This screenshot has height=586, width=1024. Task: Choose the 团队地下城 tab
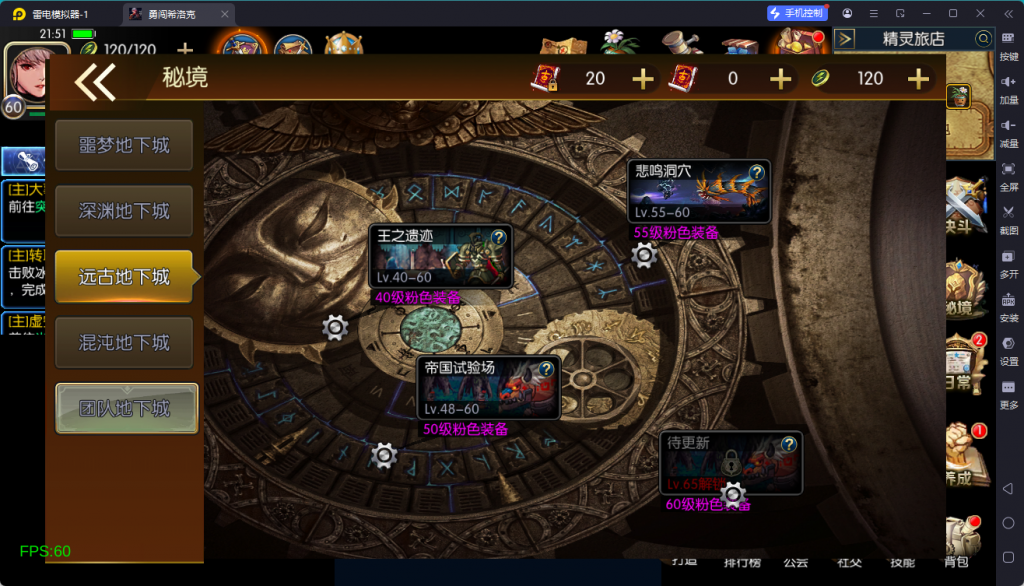pyautogui.click(x=126, y=409)
